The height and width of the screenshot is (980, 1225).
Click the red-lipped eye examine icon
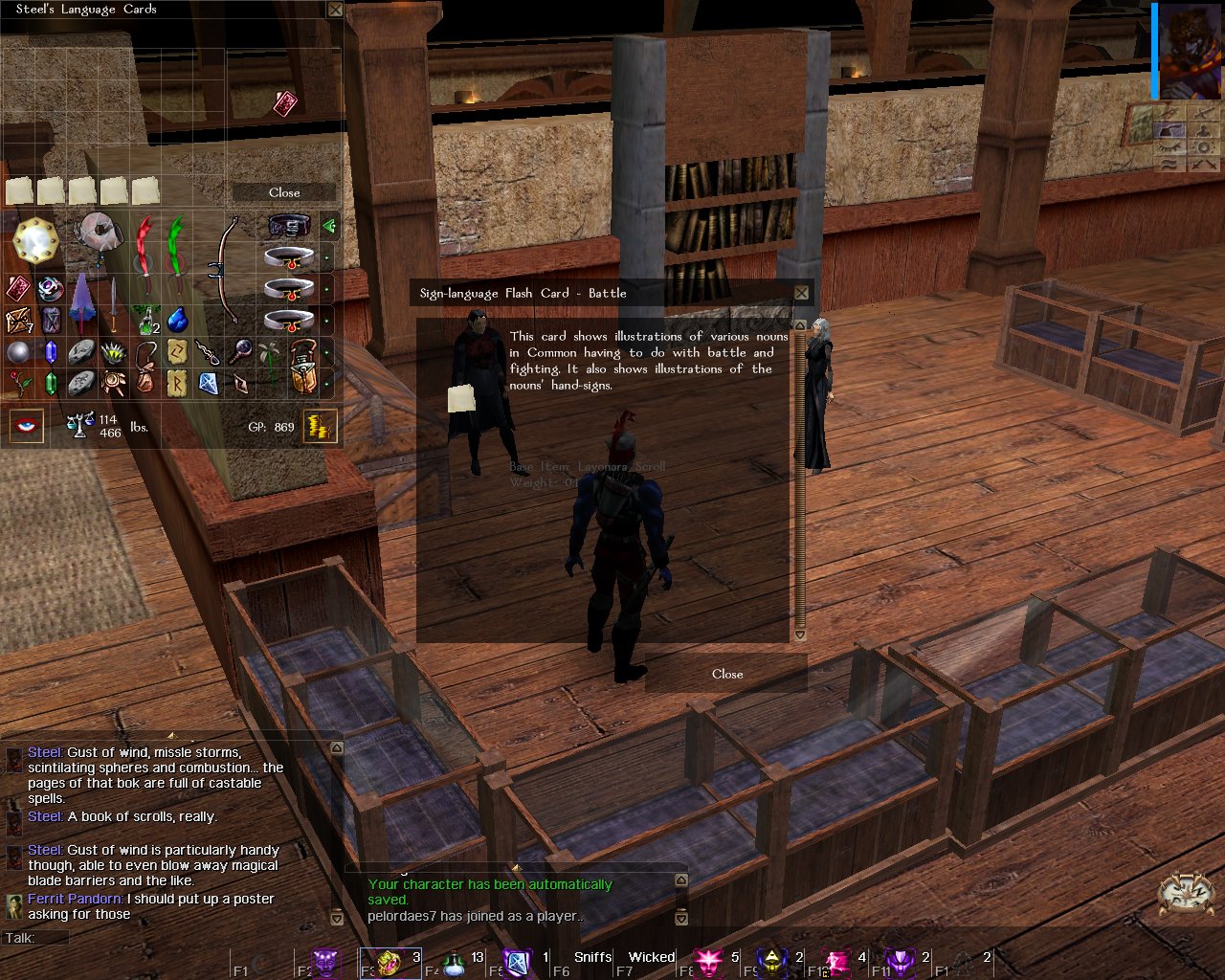26,426
